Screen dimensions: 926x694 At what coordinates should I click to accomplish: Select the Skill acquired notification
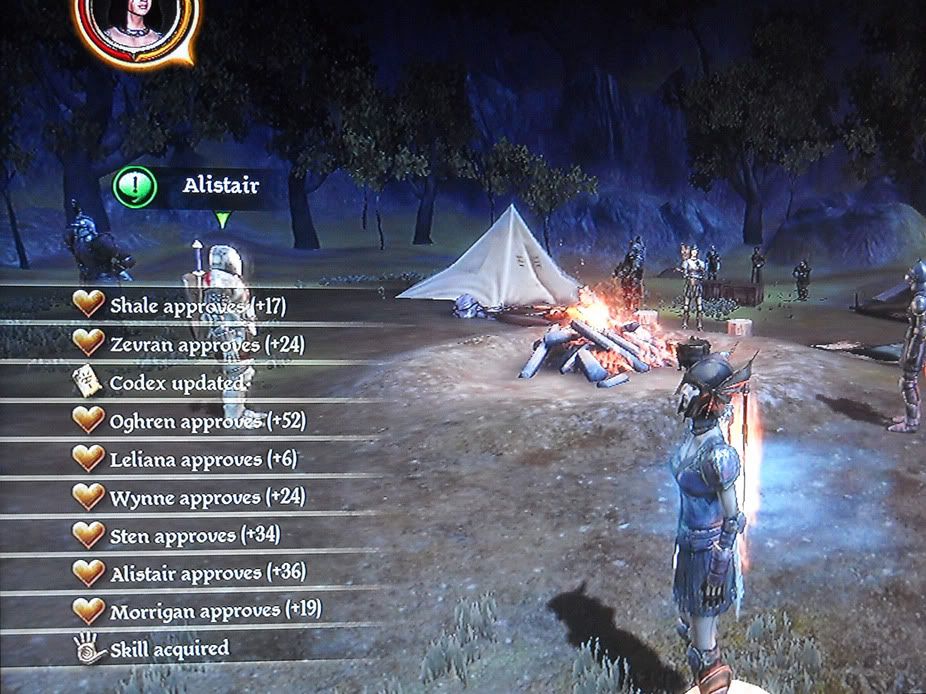(168, 649)
